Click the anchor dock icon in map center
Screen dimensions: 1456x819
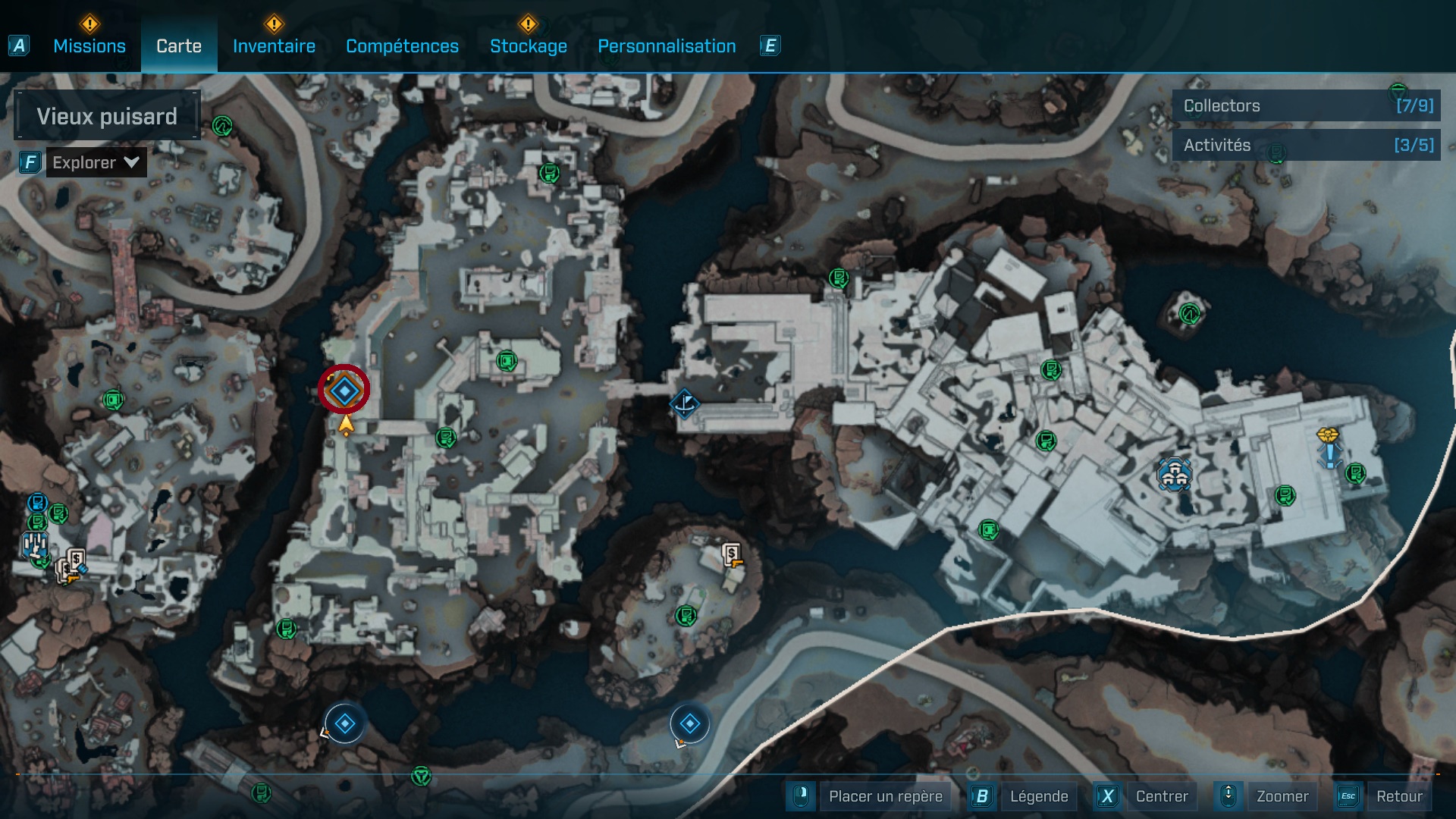[x=685, y=403]
